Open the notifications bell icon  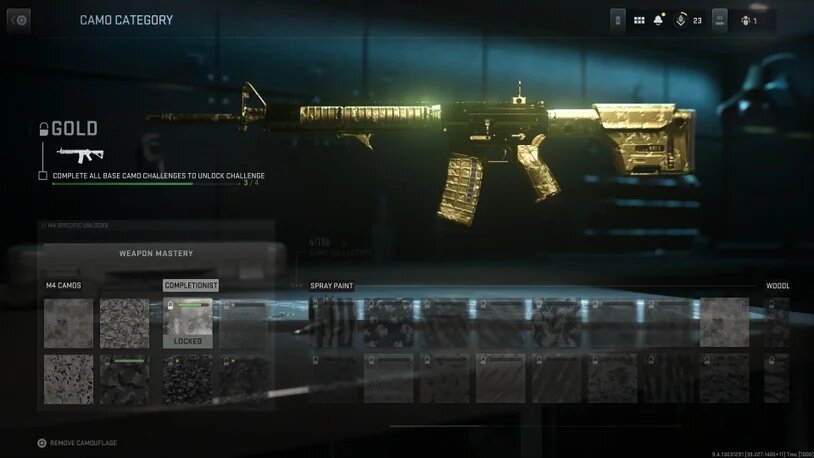tap(659, 20)
